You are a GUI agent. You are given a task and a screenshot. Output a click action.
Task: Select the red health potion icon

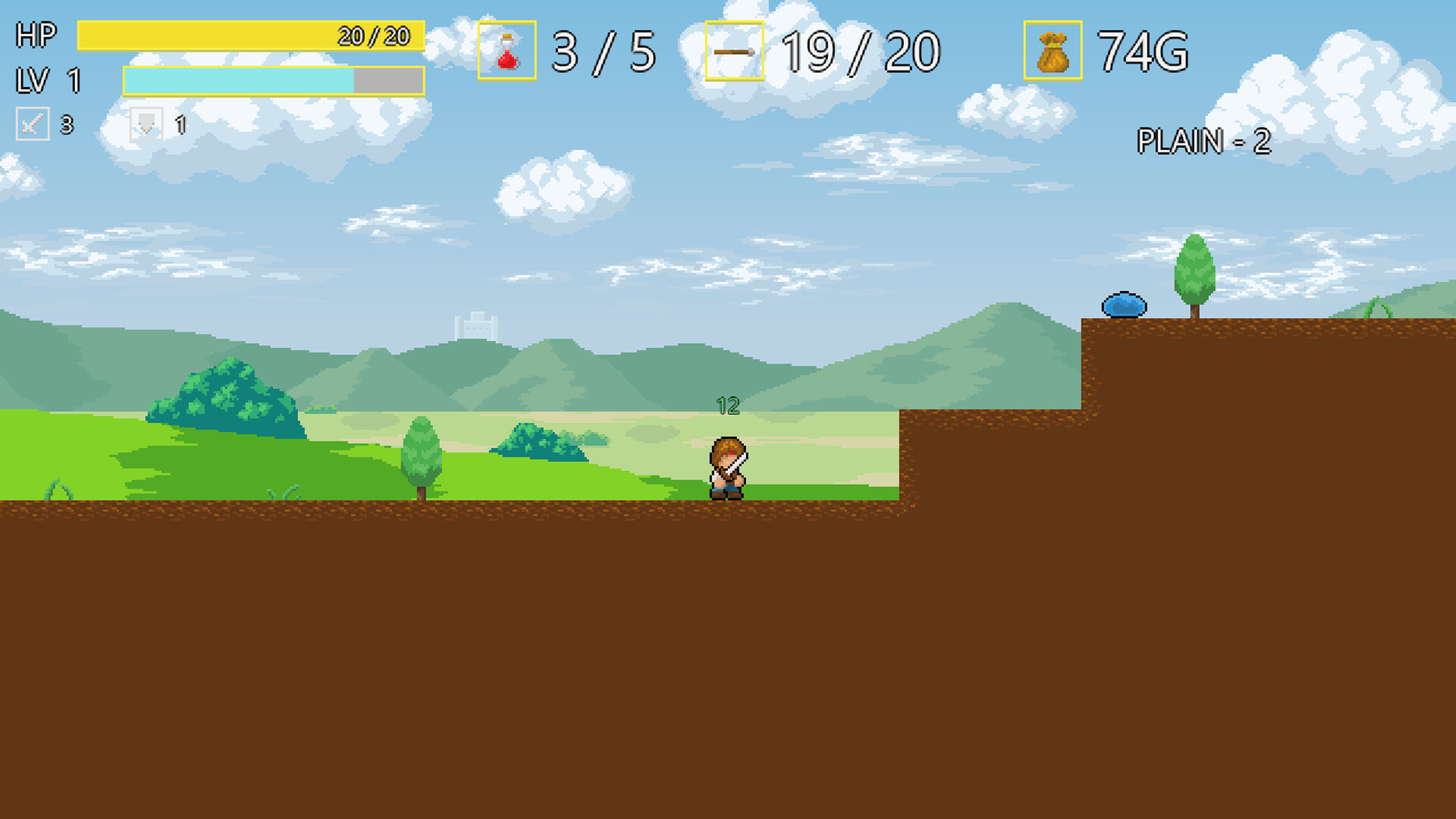click(x=507, y=51)
